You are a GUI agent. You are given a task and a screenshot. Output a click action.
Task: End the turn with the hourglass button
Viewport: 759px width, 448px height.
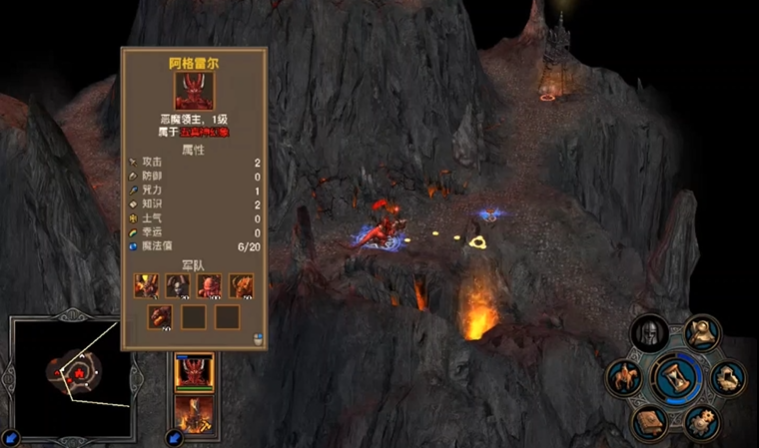675,377
